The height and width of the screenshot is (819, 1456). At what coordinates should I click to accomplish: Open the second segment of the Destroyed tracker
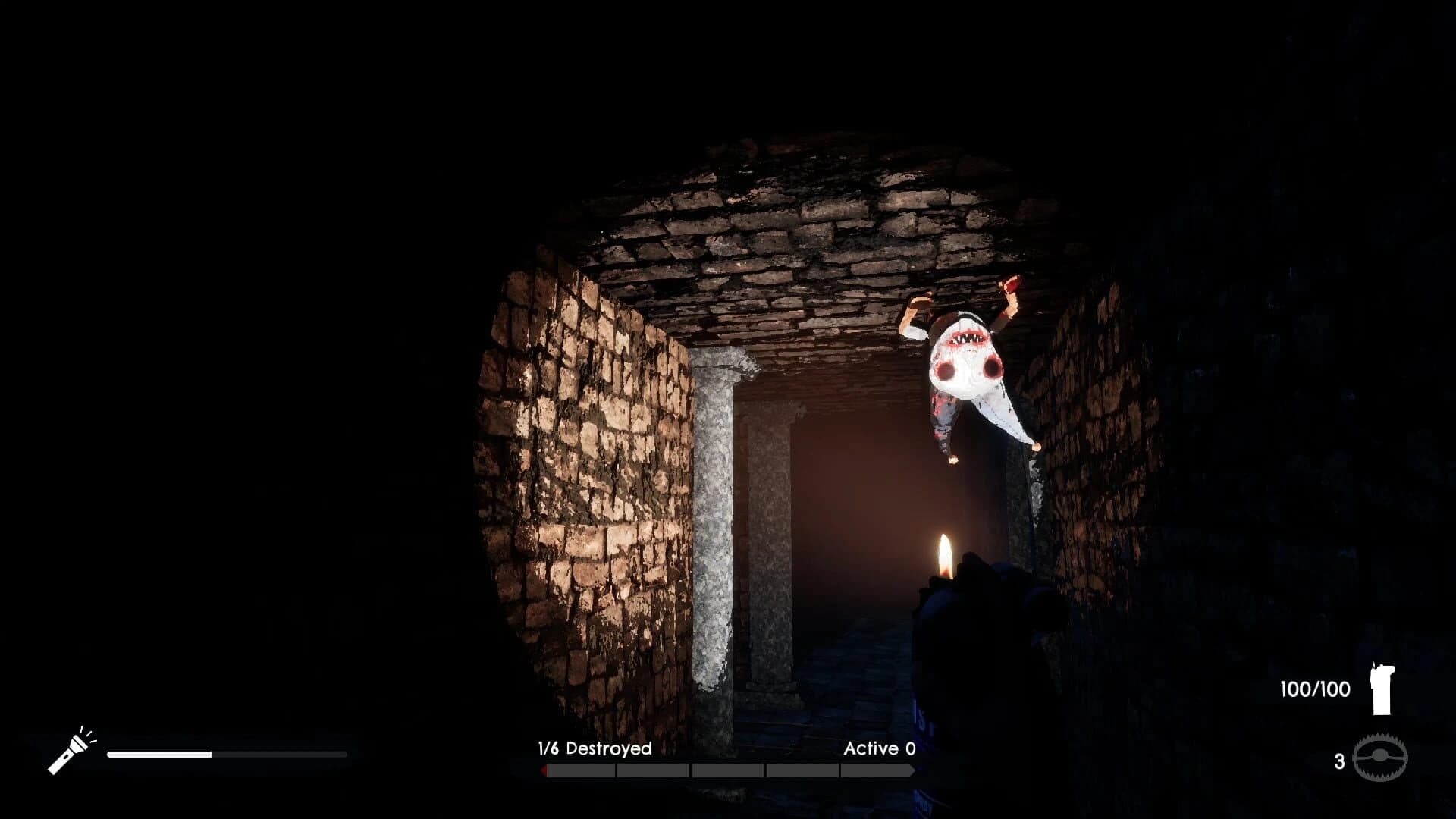tap(652, 769)
